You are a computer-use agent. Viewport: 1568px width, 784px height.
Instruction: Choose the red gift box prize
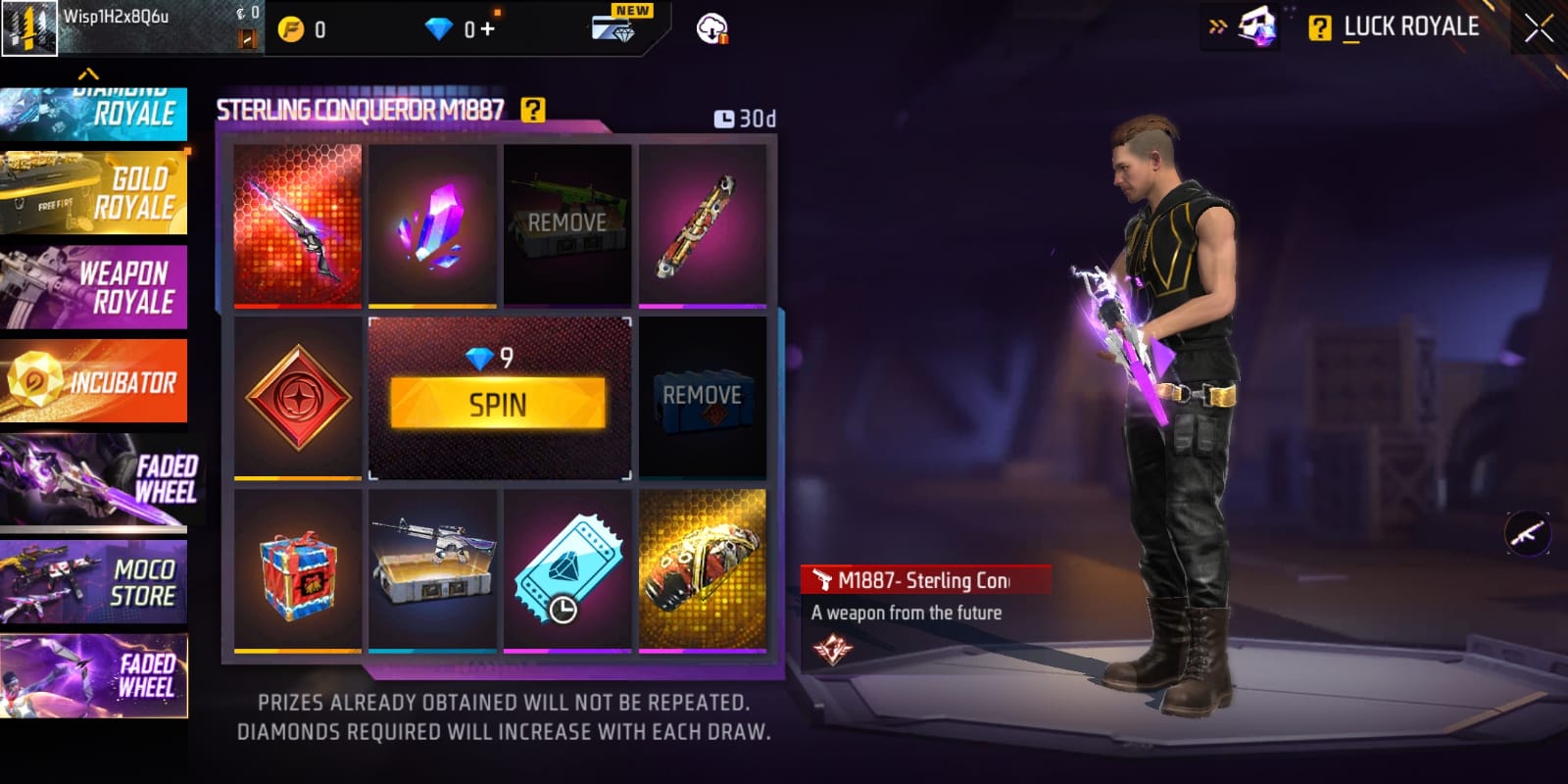tap(298, 570)
